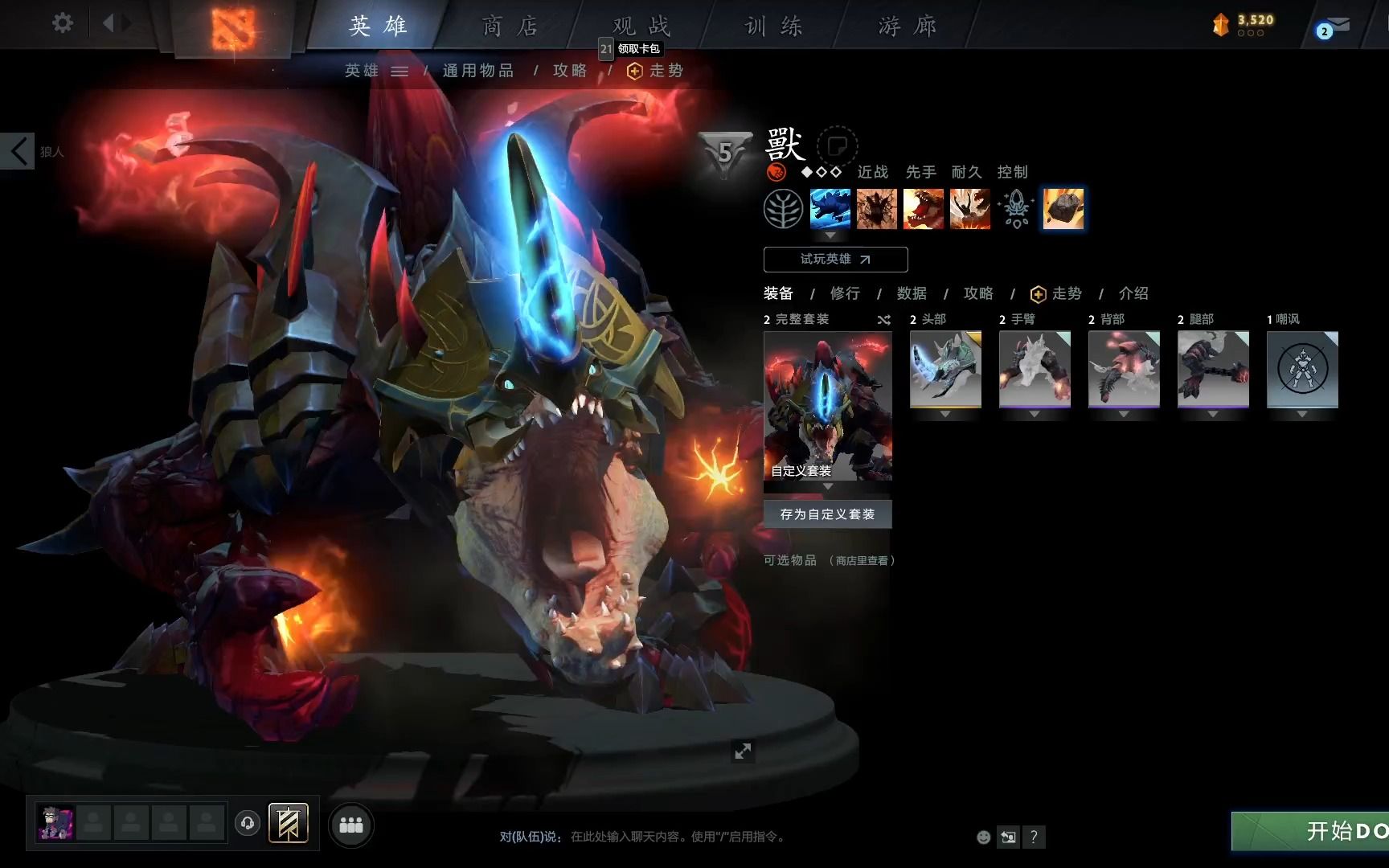Open the 介绍 hero lore sub-tab

[x=1133, y=293]
